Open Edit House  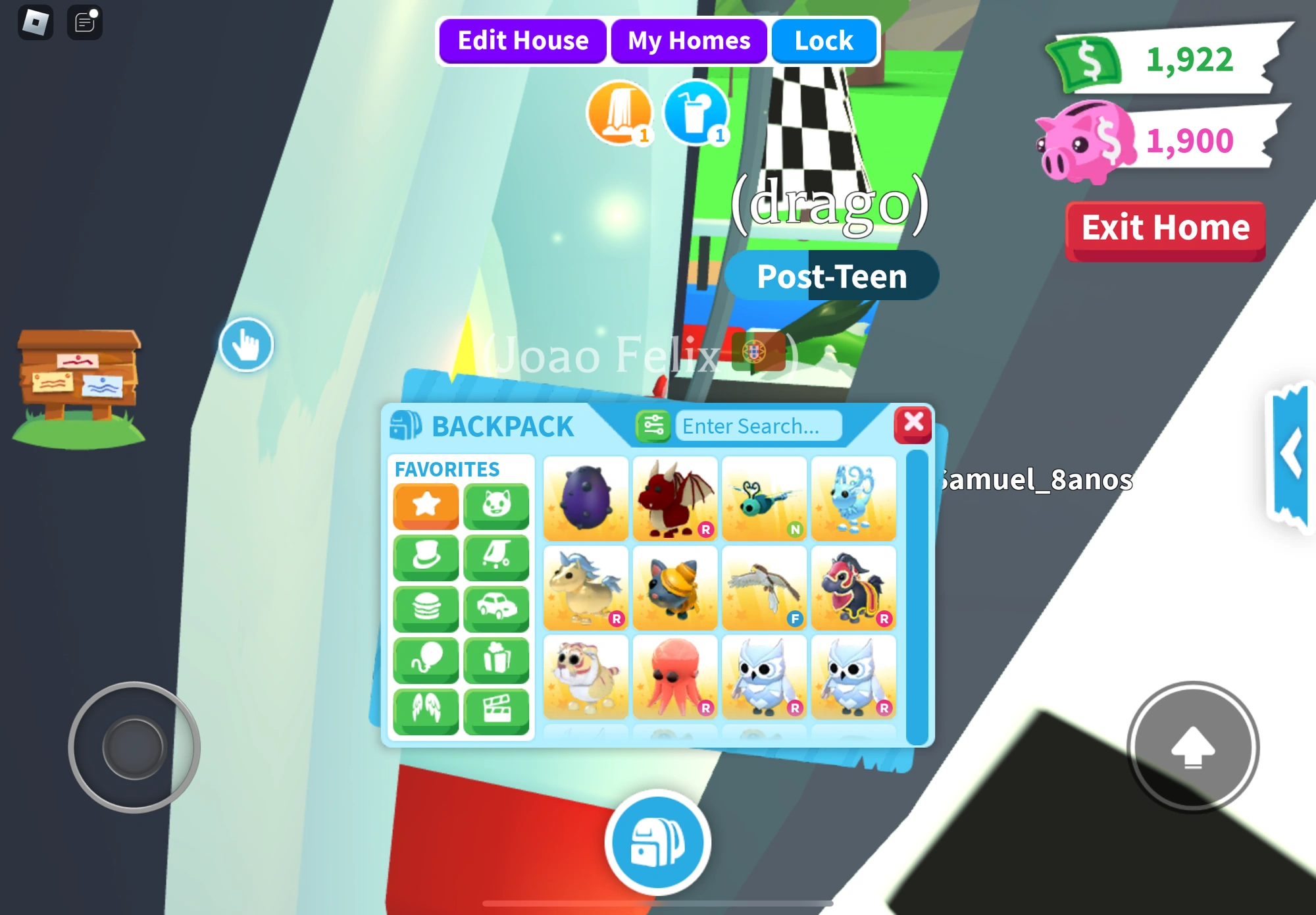click(x=522, y=40)
